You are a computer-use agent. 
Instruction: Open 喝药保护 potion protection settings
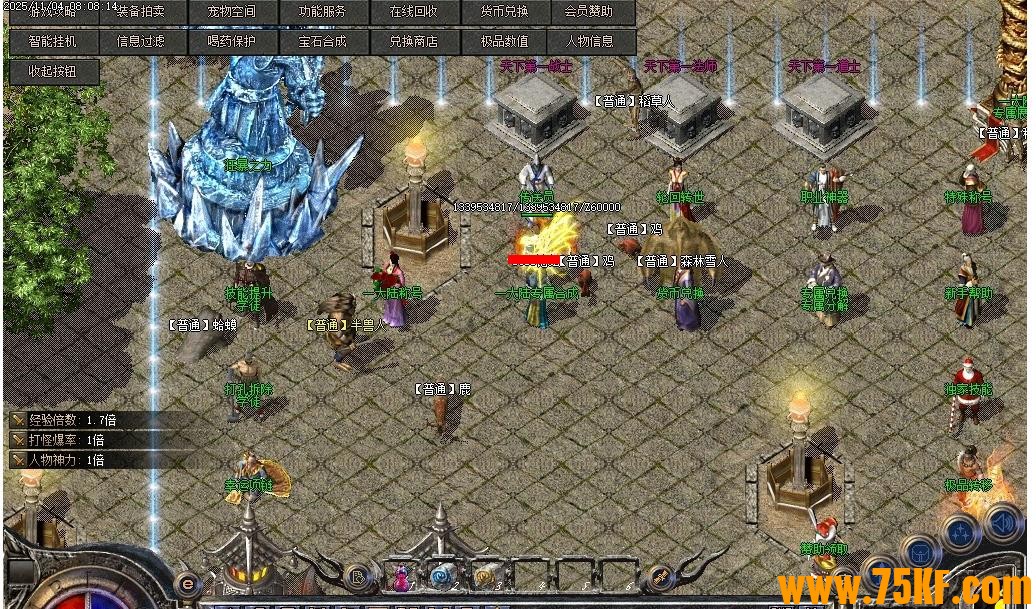232,42
